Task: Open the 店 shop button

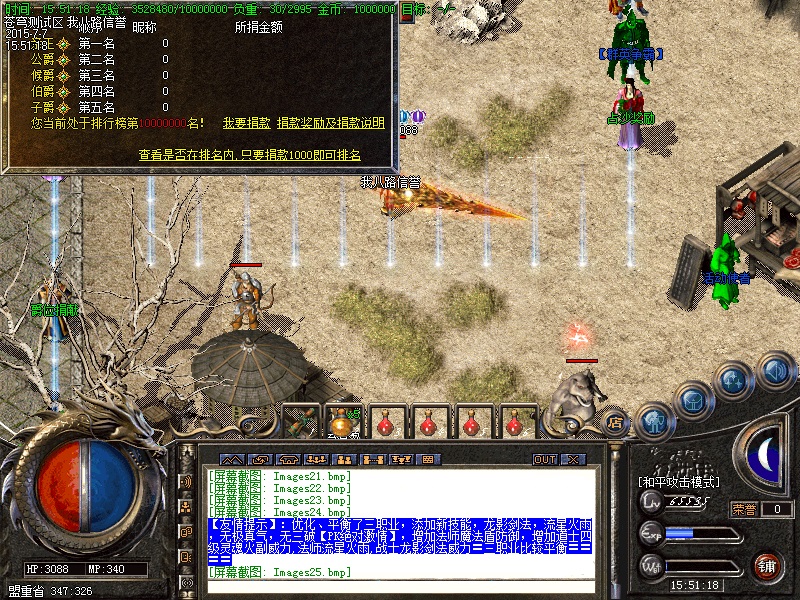Action: click(616, 421)
